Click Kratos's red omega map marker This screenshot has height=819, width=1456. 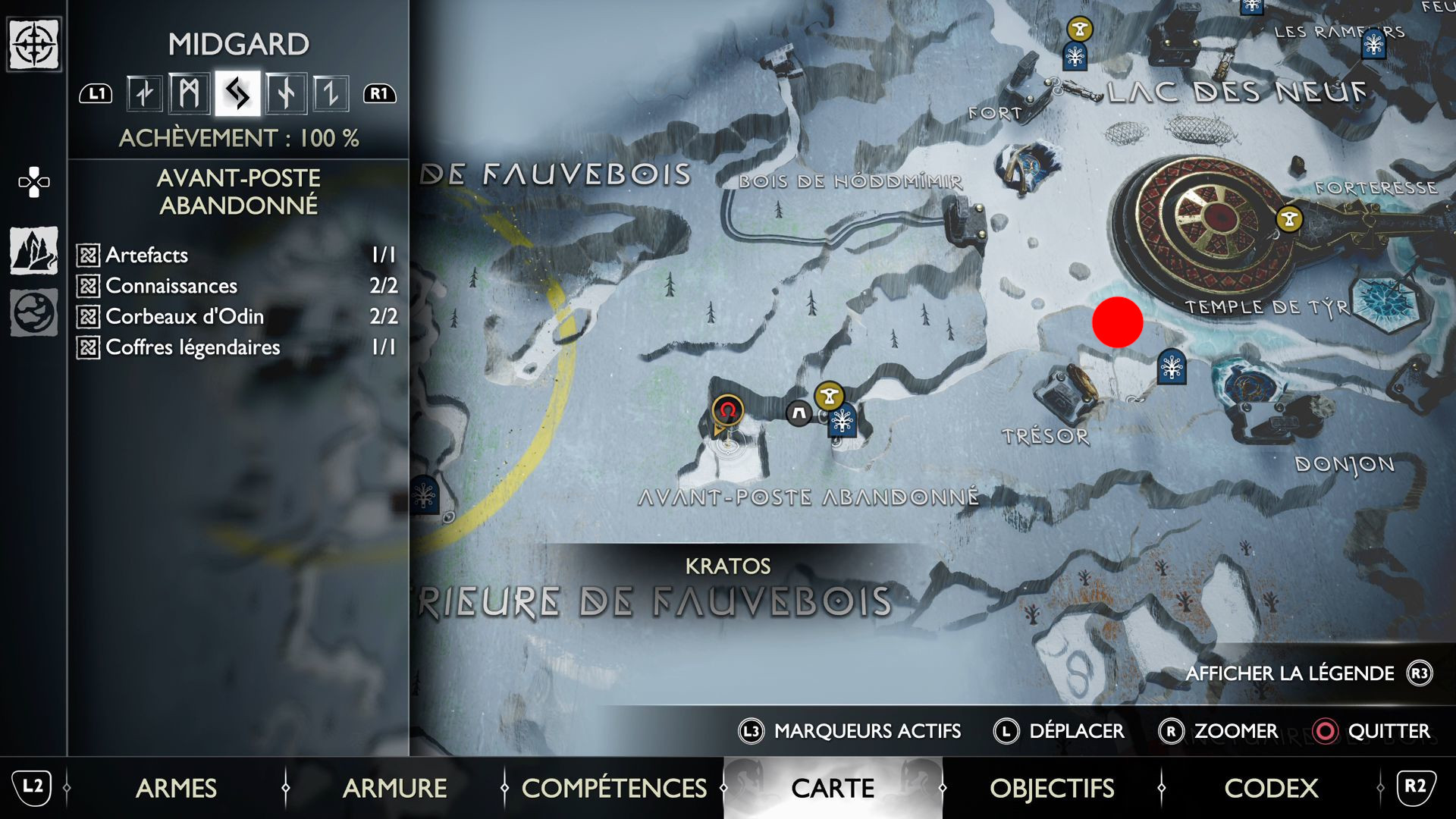click(727, 410)
